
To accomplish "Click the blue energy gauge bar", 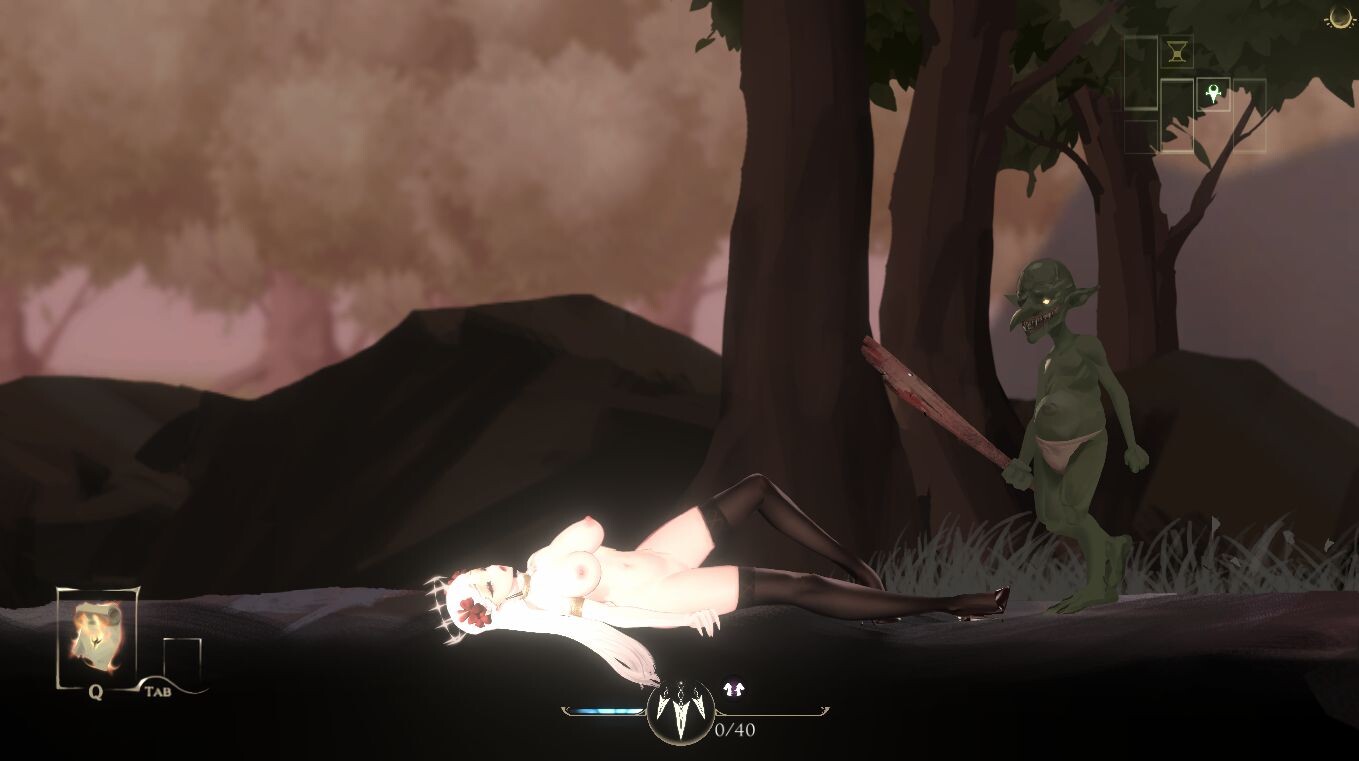I will 605,709.
